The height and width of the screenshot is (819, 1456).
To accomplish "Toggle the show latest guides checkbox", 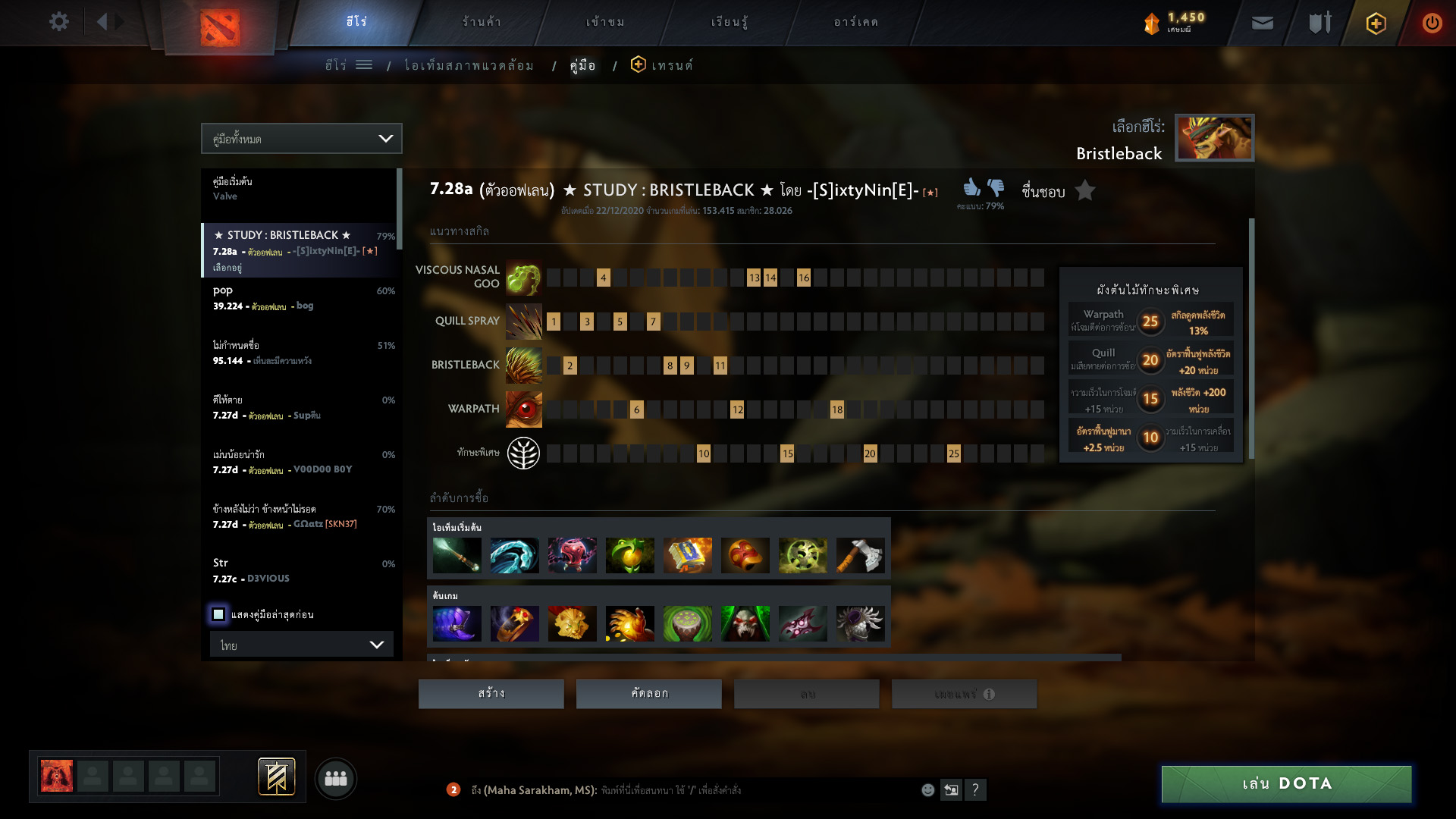I will click(218, 614).
